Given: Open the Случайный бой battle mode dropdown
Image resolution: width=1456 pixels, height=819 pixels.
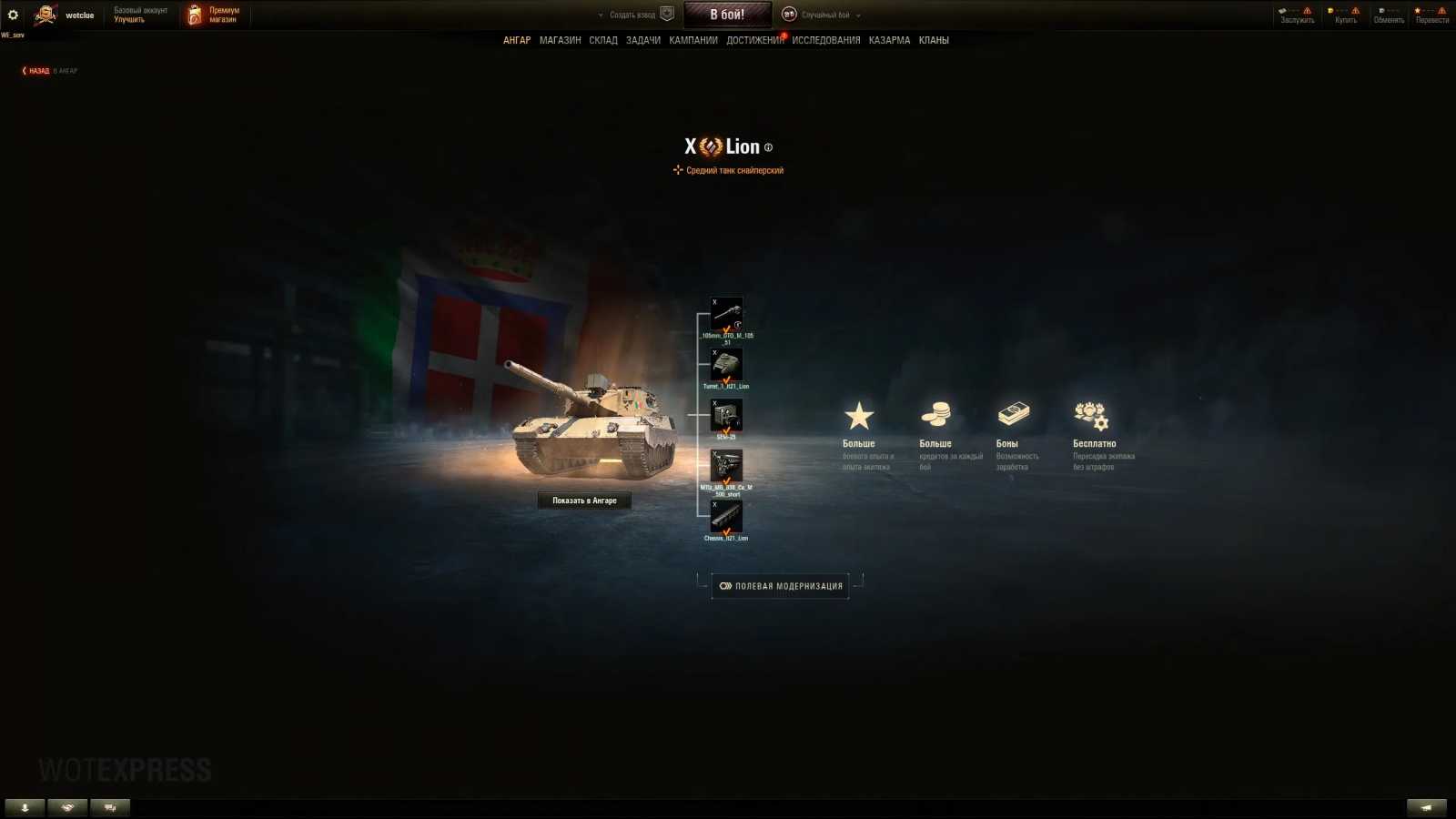Looking at the screenshot, I should click(831, 15).
